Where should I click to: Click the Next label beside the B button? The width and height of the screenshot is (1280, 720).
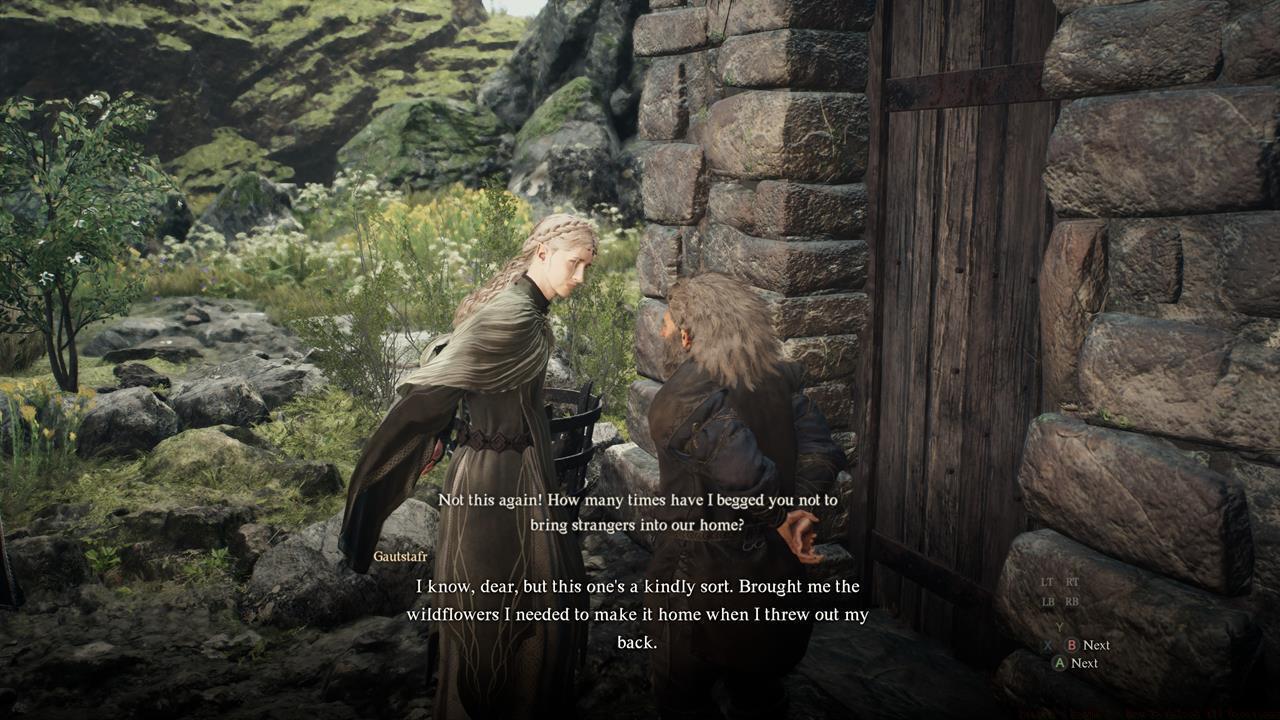pyautogui.click(x=1097, y=645)
